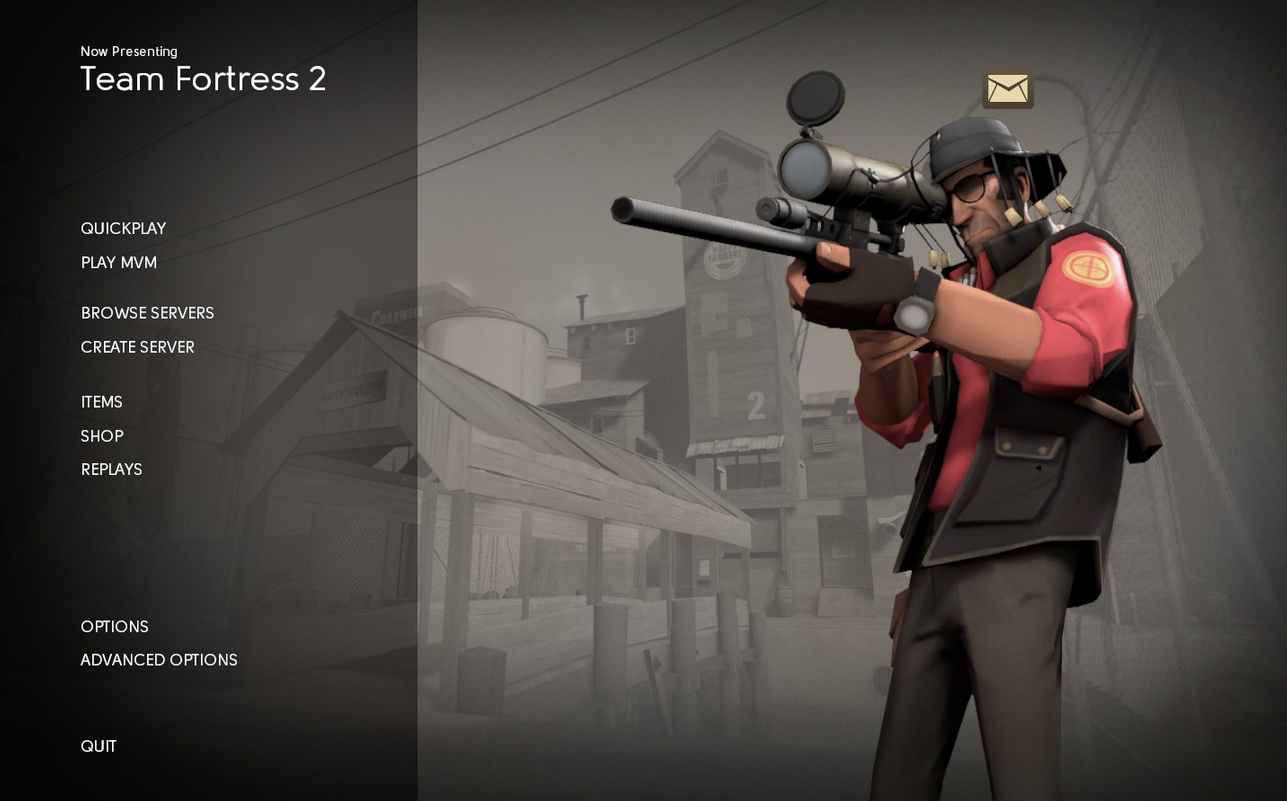Choose Play MVM mode

118,263
